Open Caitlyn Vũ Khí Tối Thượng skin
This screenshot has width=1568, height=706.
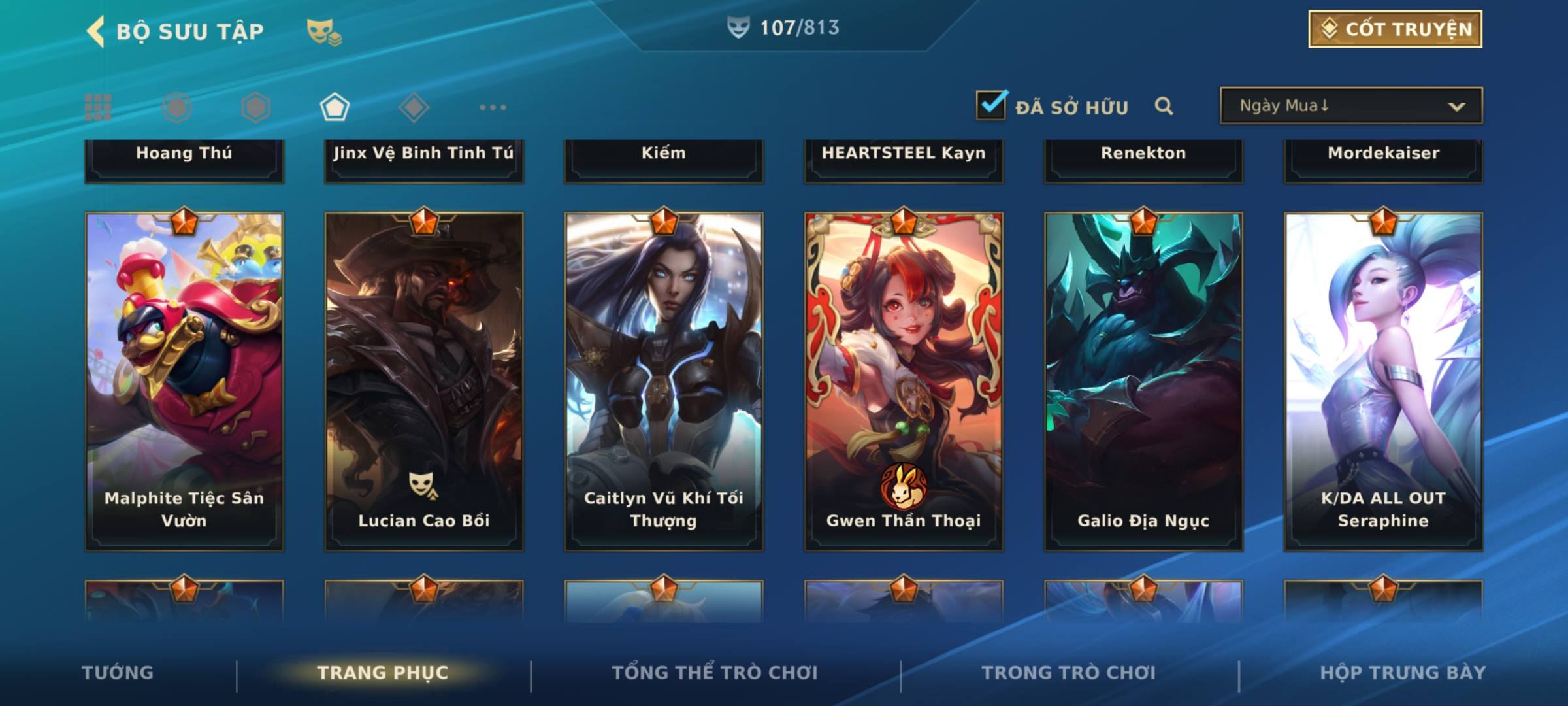pos(664,381)
